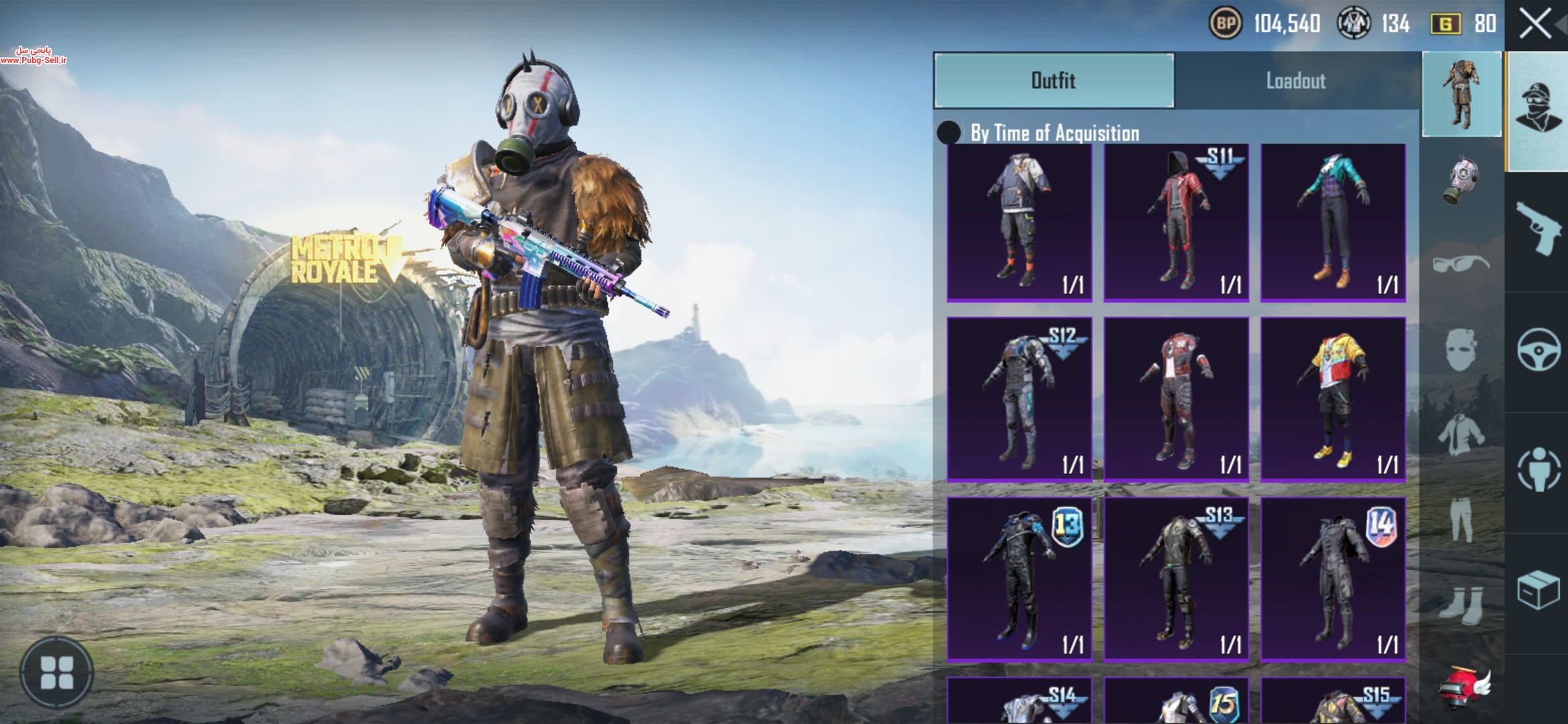
Task: Open the Loadout tab
Action: [1295, 80]
